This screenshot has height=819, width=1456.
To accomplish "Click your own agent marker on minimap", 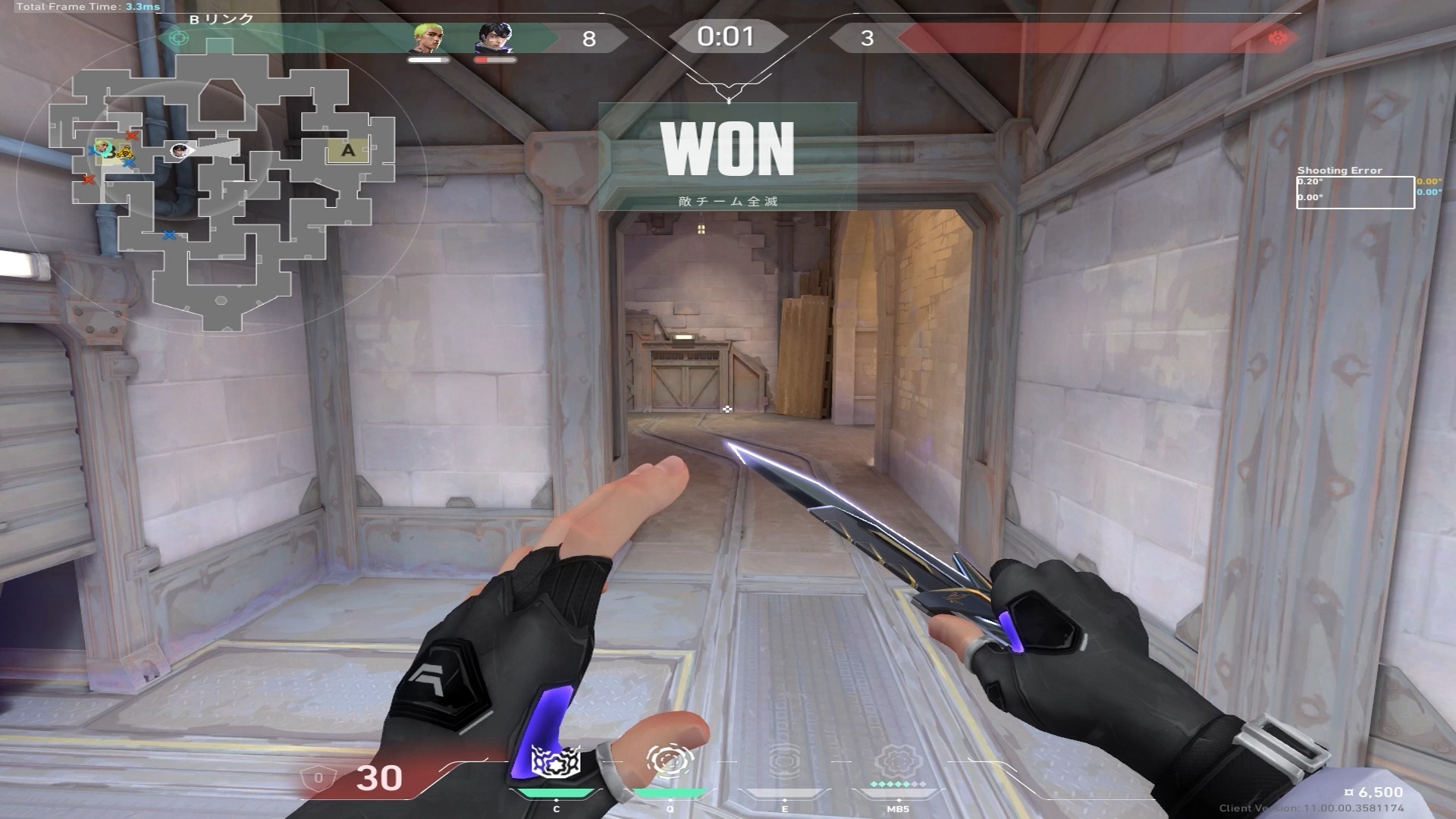I will tap(180, 150).
